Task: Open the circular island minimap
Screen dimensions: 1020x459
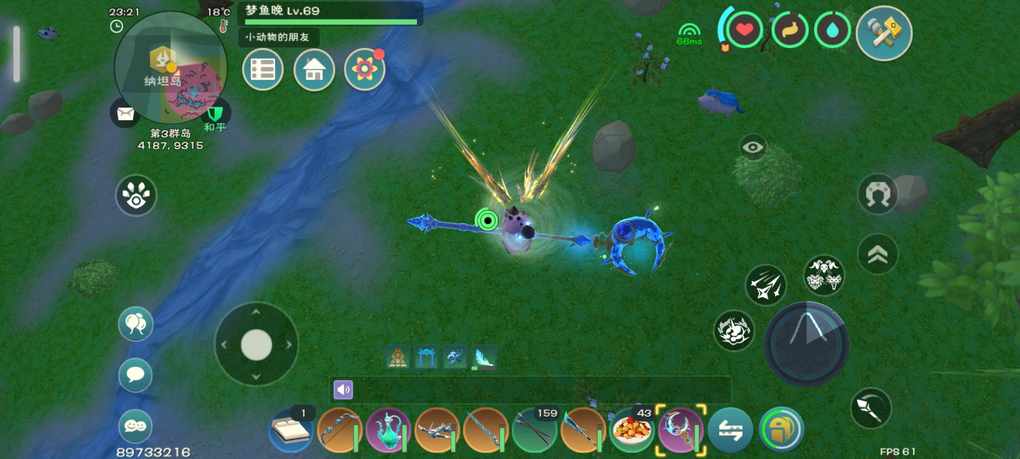Action: [x=171, y=66]
